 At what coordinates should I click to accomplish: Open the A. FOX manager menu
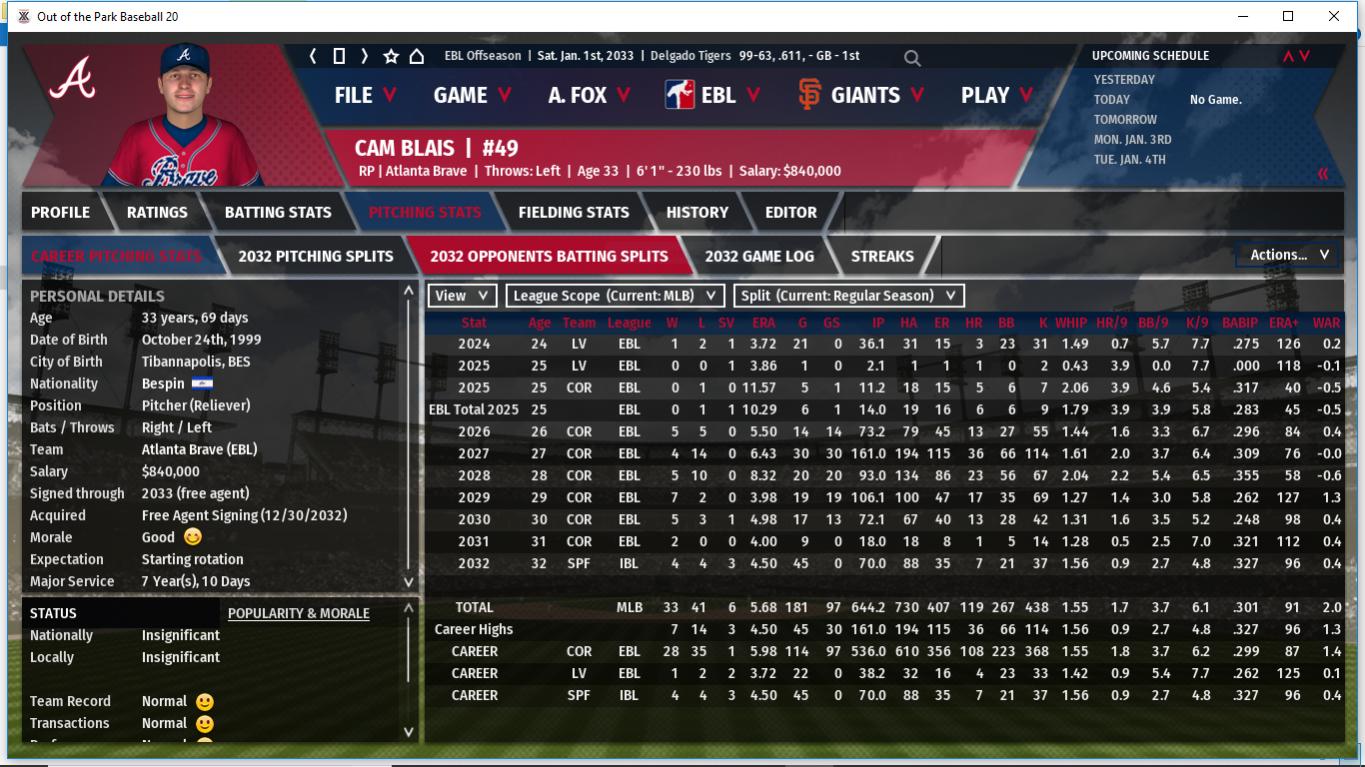[589, 95]
